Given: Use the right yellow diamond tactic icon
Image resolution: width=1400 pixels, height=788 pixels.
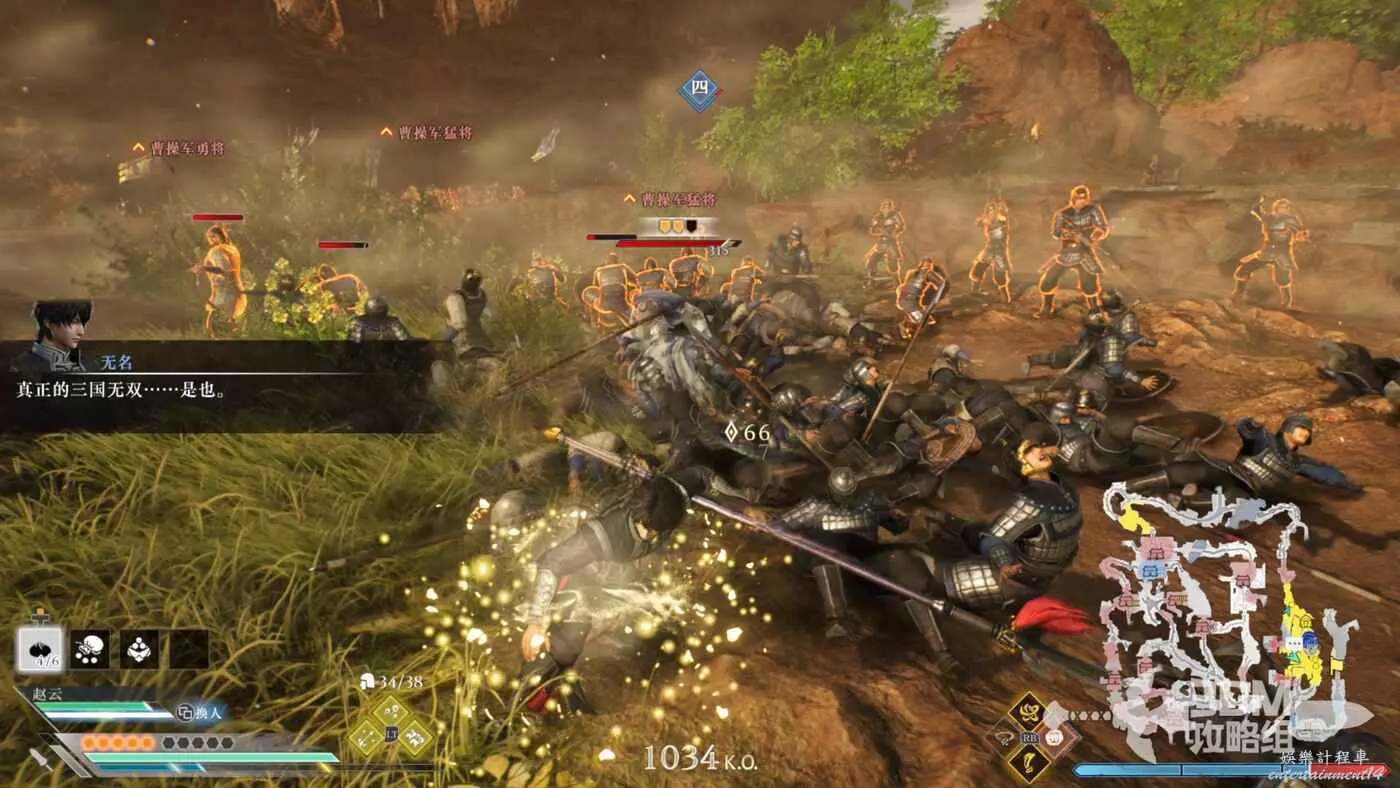Looking at the screenshot, I should click(416, 738).
